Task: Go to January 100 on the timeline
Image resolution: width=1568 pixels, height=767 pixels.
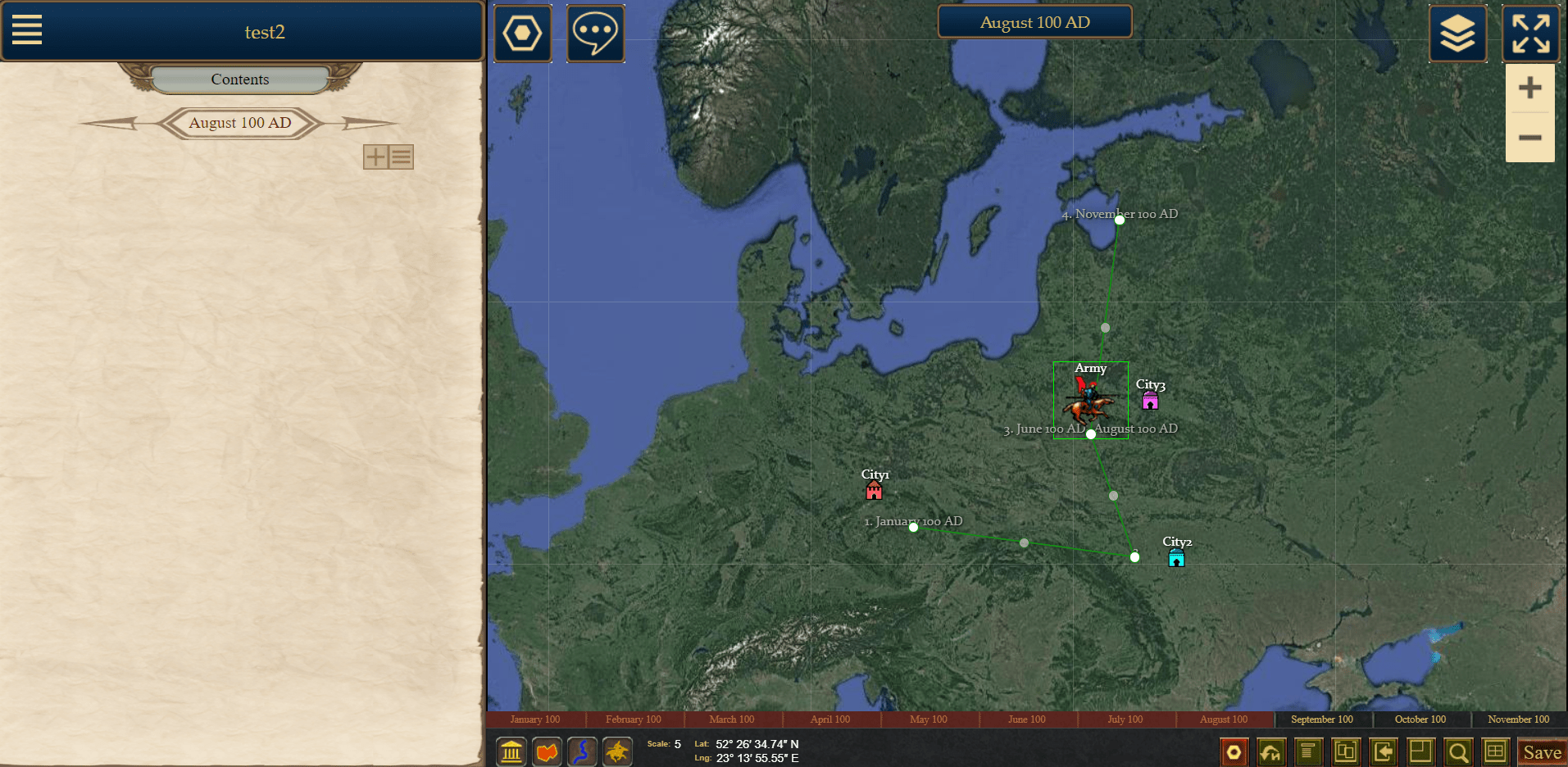Action: [x=535, y=719]
